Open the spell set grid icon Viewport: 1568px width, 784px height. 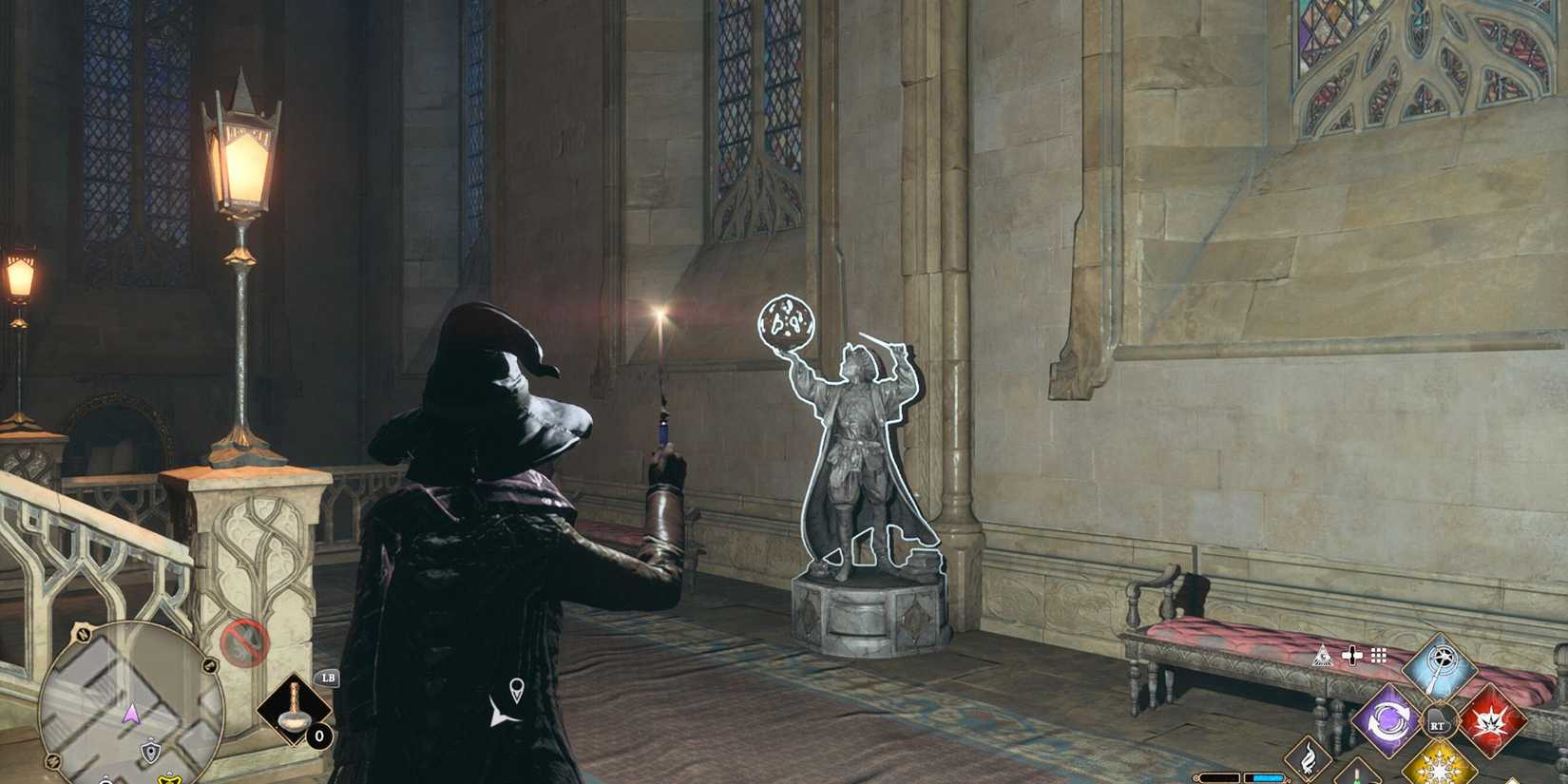click(x=1378, y=655)
